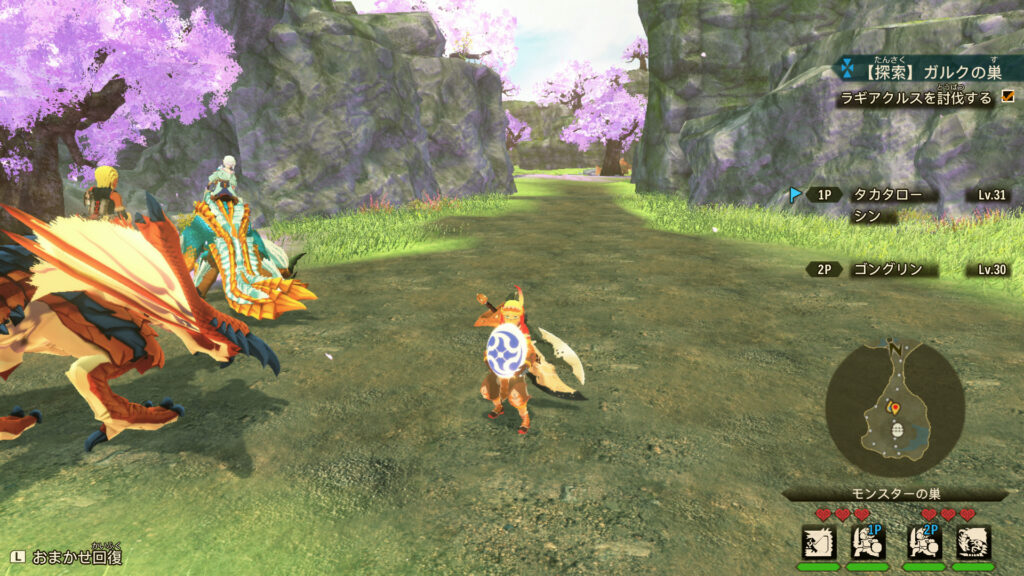This screenshot has width=1024, height=576.
Task: Select the 2P-side monster portrait icon
Action: pos(973,543)
